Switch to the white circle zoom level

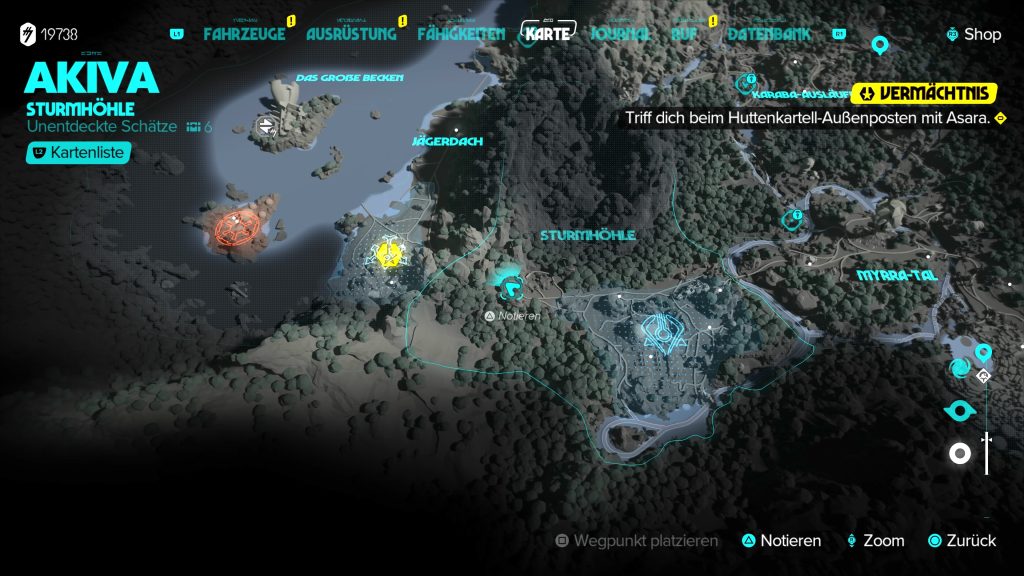[x=960, y=454]
